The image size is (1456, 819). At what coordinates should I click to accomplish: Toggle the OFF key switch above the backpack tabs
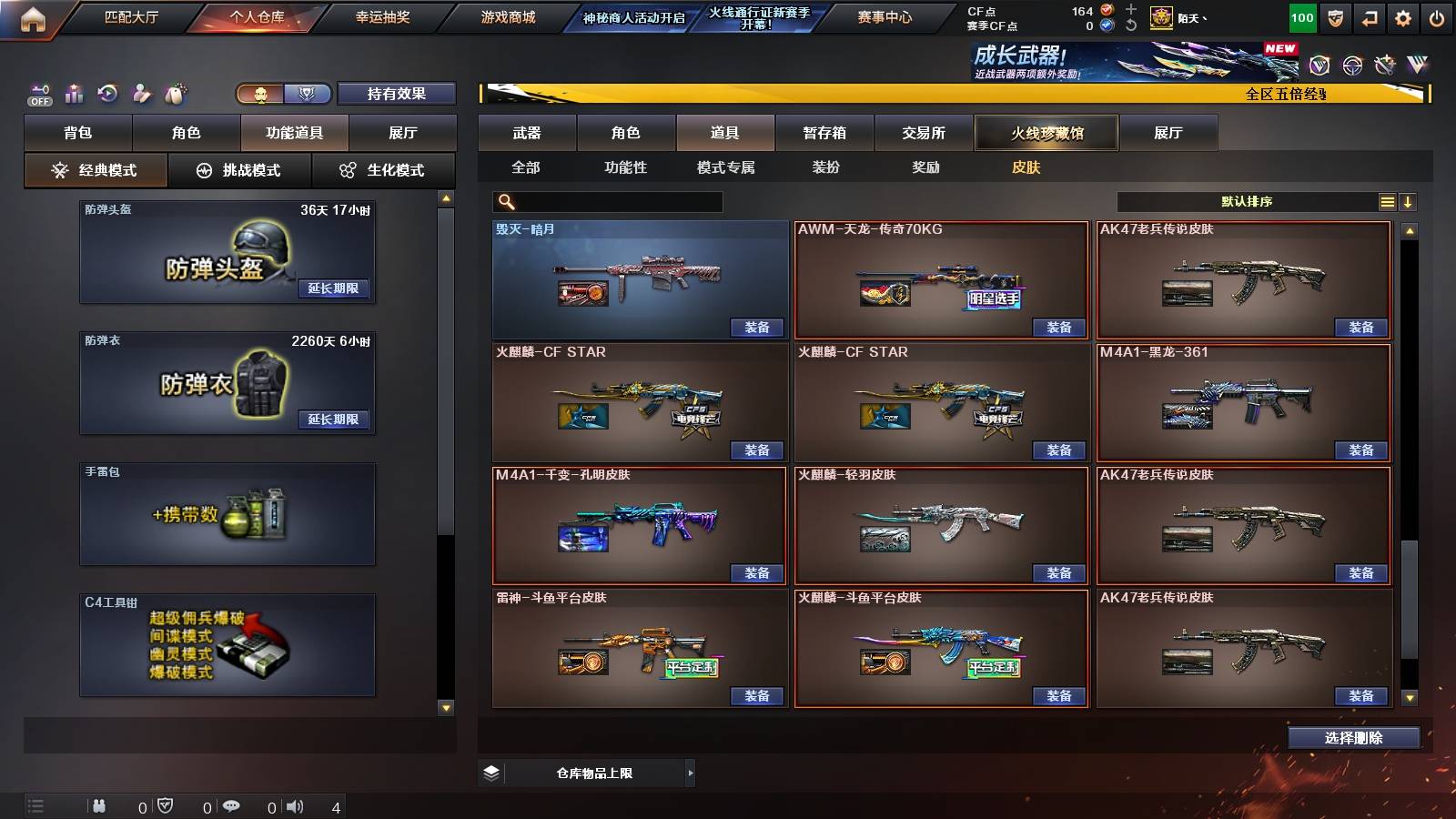pyautogui.click(x=38, y=93)
